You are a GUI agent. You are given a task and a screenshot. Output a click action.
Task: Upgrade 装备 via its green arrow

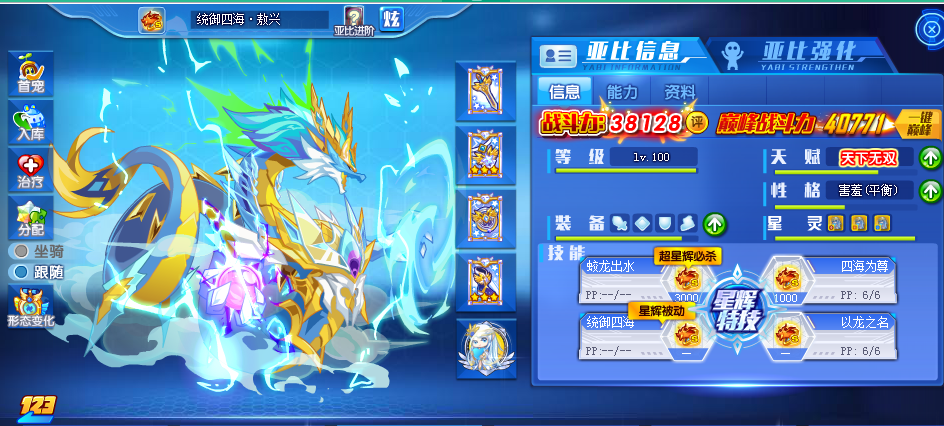click(x=715, y=223)
